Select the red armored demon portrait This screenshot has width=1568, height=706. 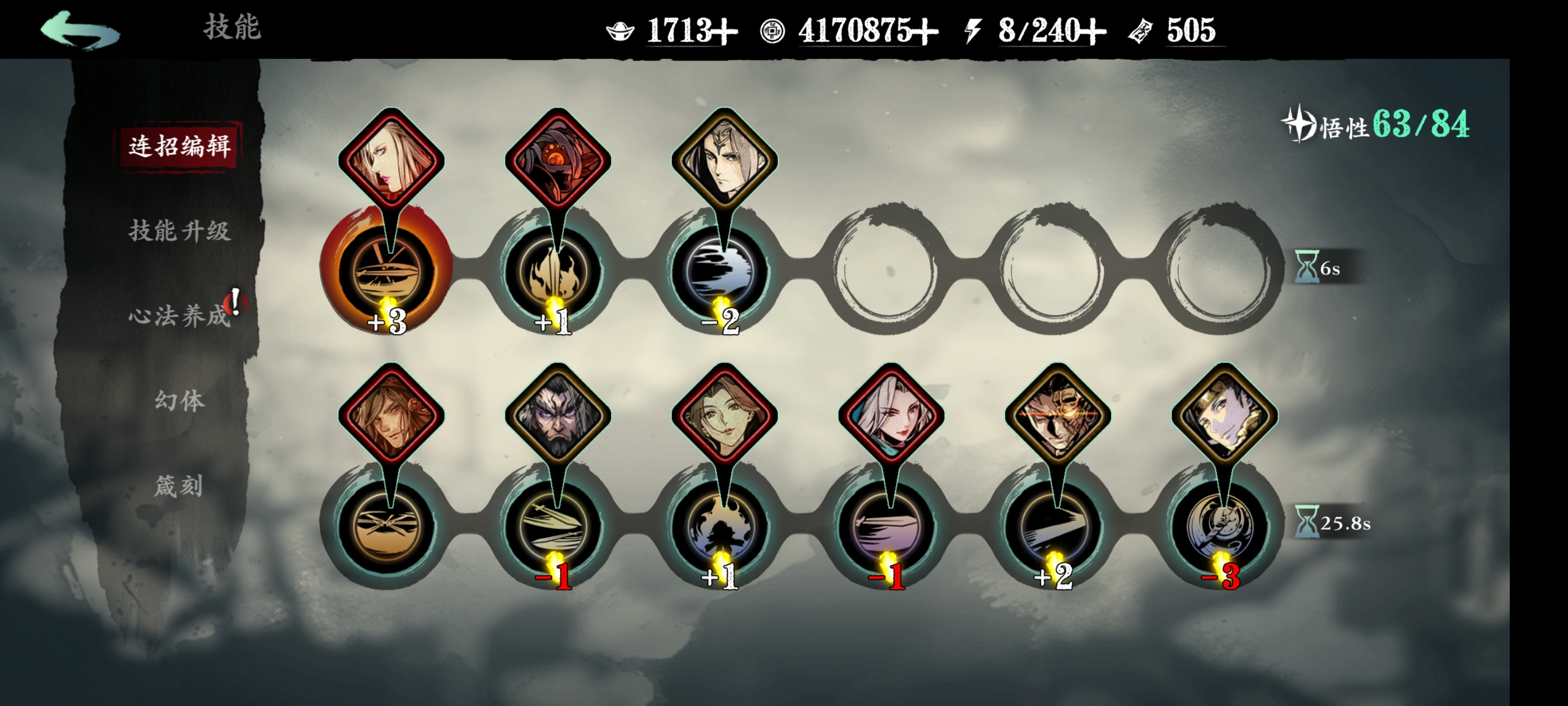(x=558, y=160)
